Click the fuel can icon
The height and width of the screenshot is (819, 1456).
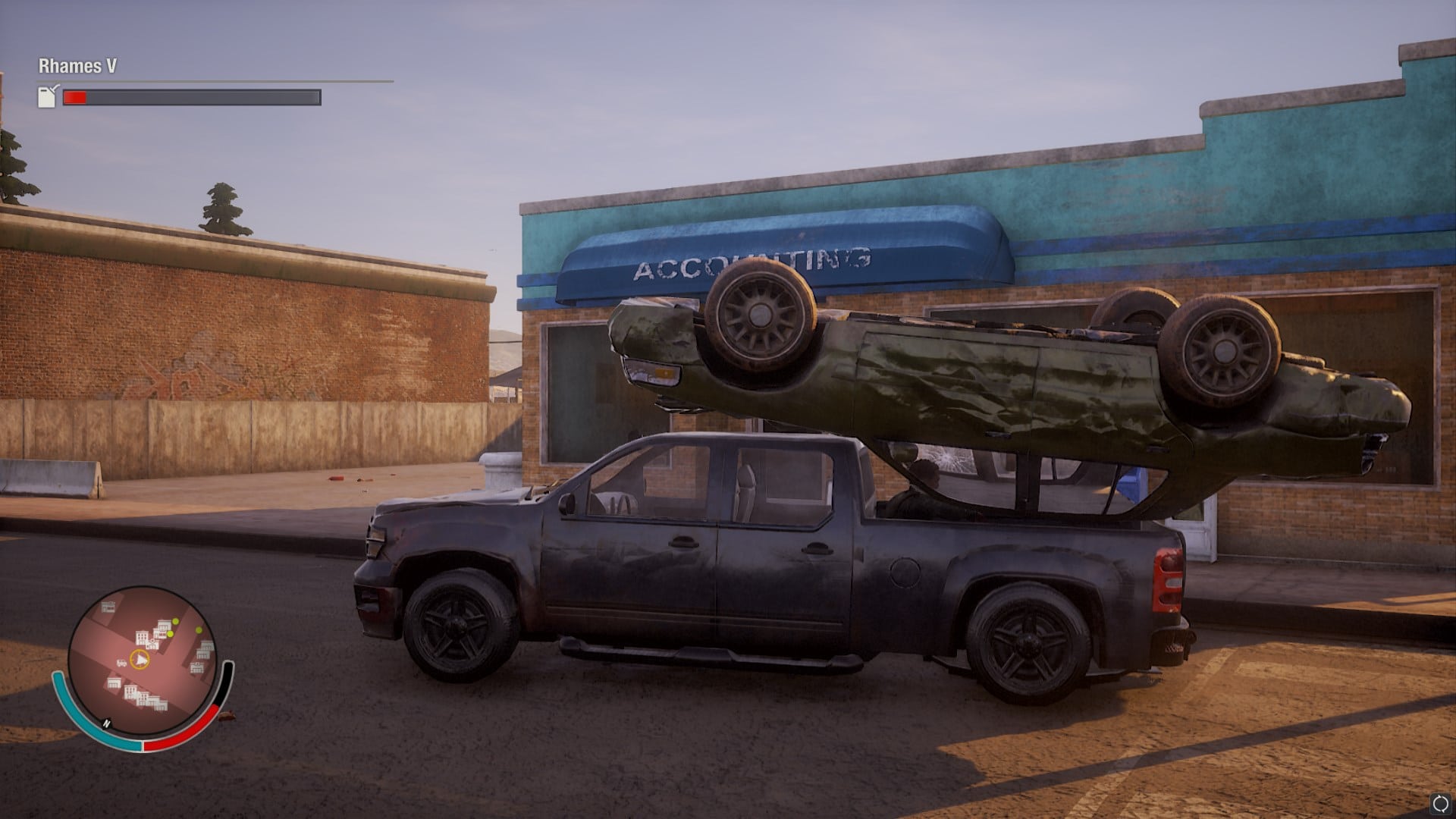(x=48, y=96)
